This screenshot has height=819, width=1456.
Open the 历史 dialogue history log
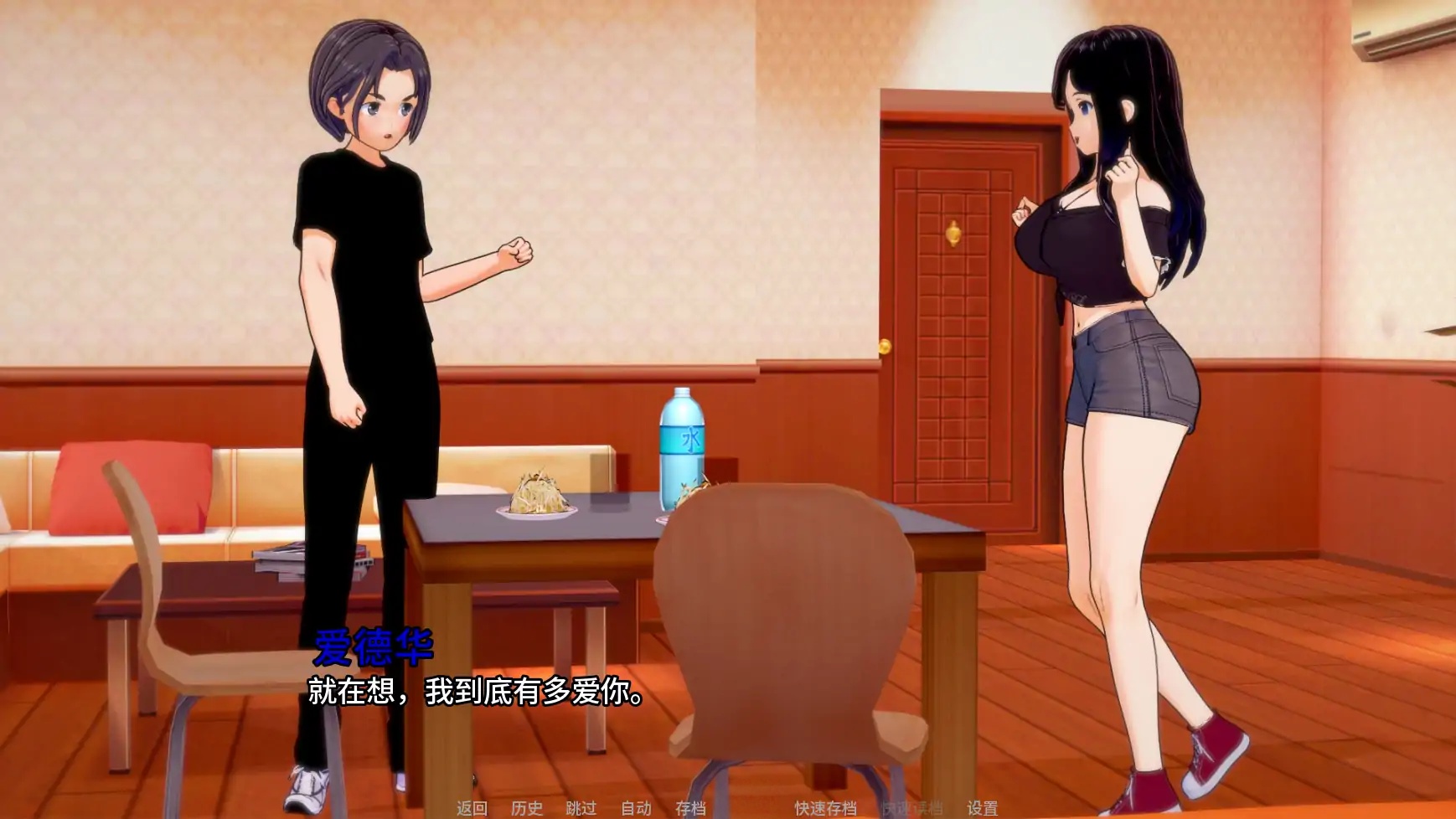(x=525, y=811)
